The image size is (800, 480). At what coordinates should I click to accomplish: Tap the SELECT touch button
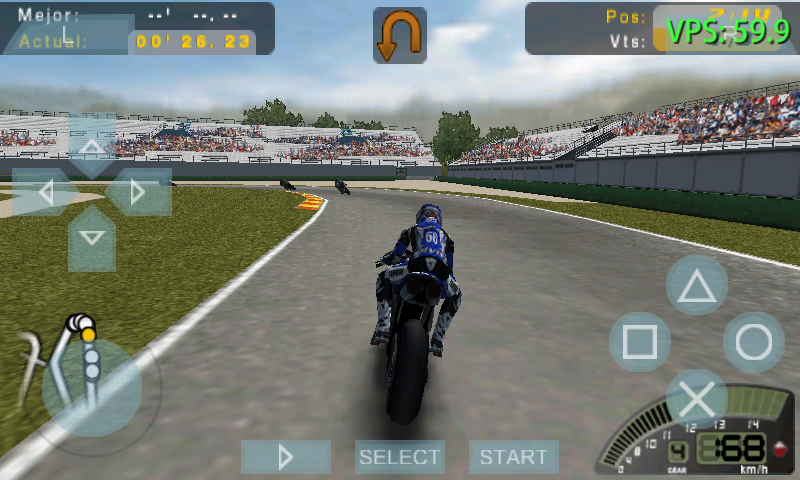[400, 457]
